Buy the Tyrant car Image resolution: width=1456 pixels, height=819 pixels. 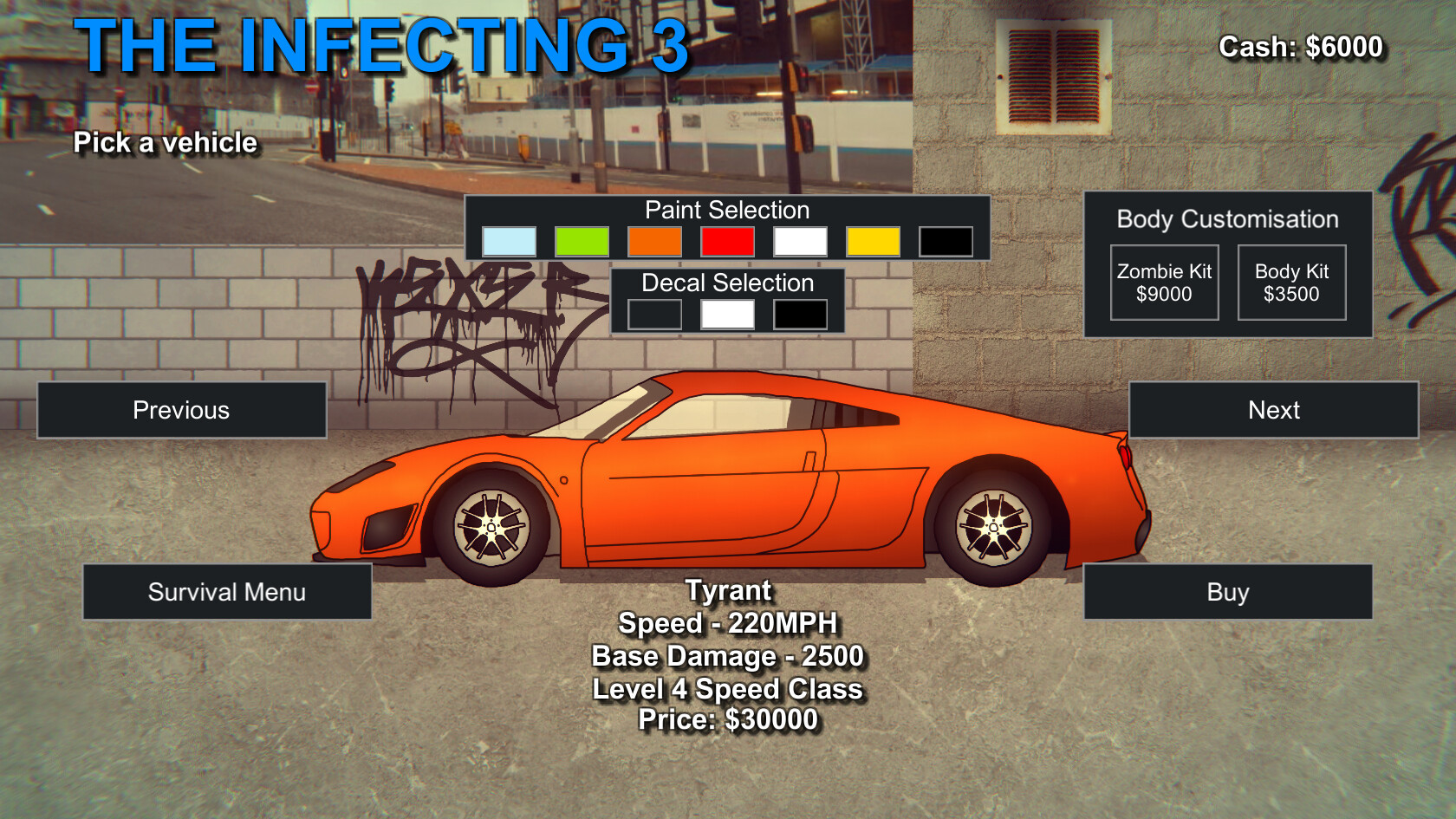coord(1227,592)
